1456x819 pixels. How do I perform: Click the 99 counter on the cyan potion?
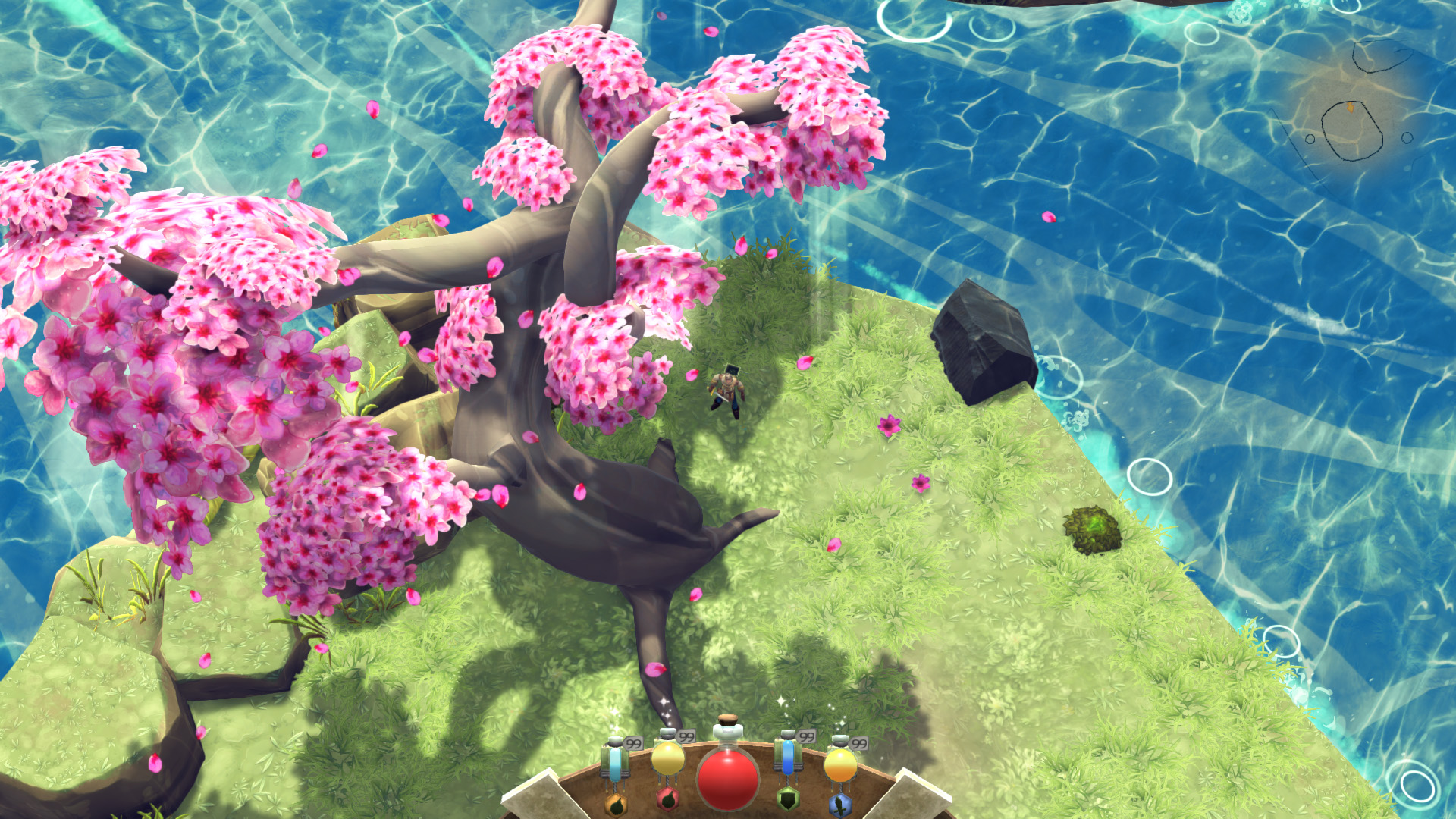coord(633,742)
